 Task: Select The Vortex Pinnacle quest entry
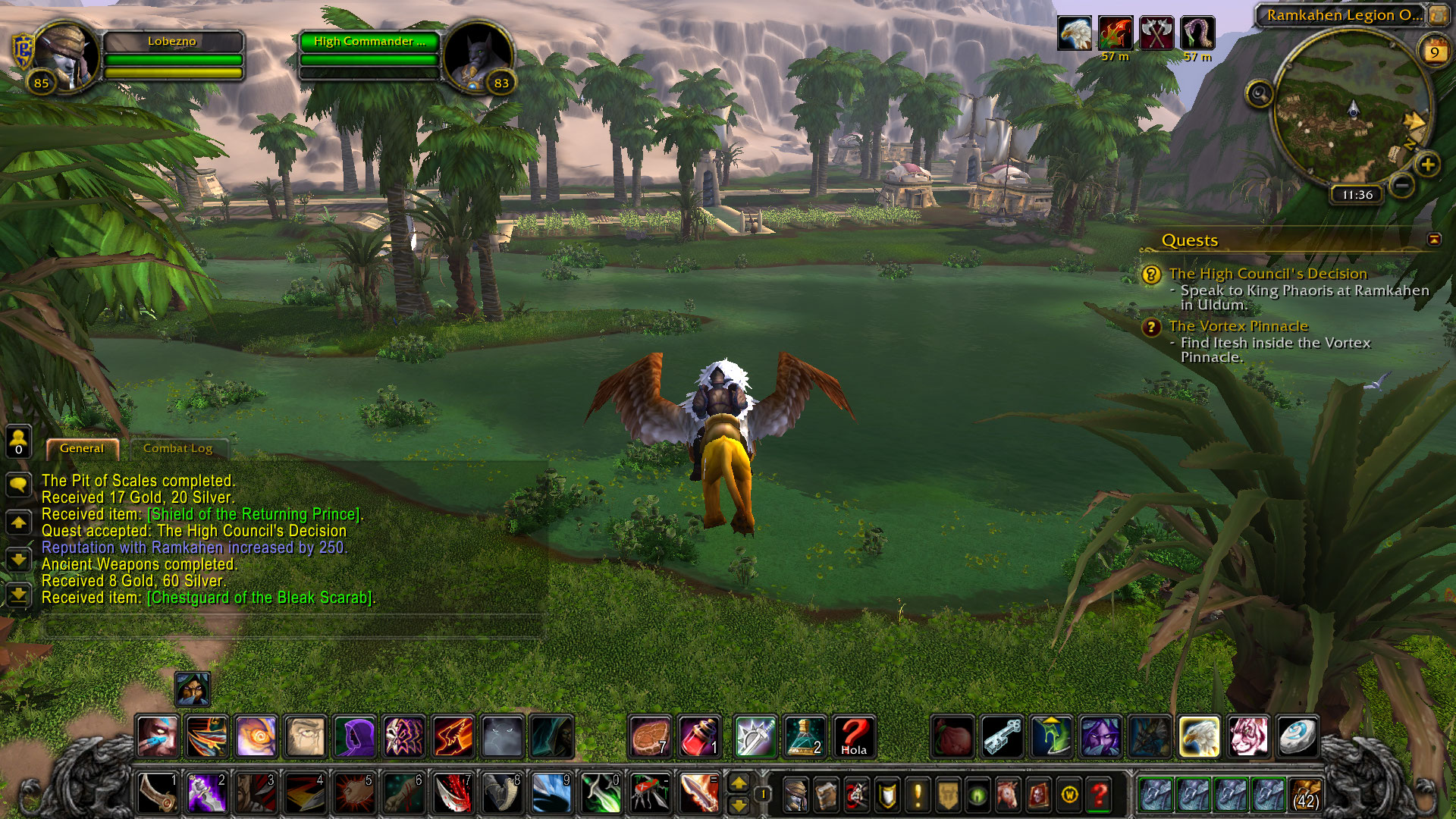pos(1238,326)
